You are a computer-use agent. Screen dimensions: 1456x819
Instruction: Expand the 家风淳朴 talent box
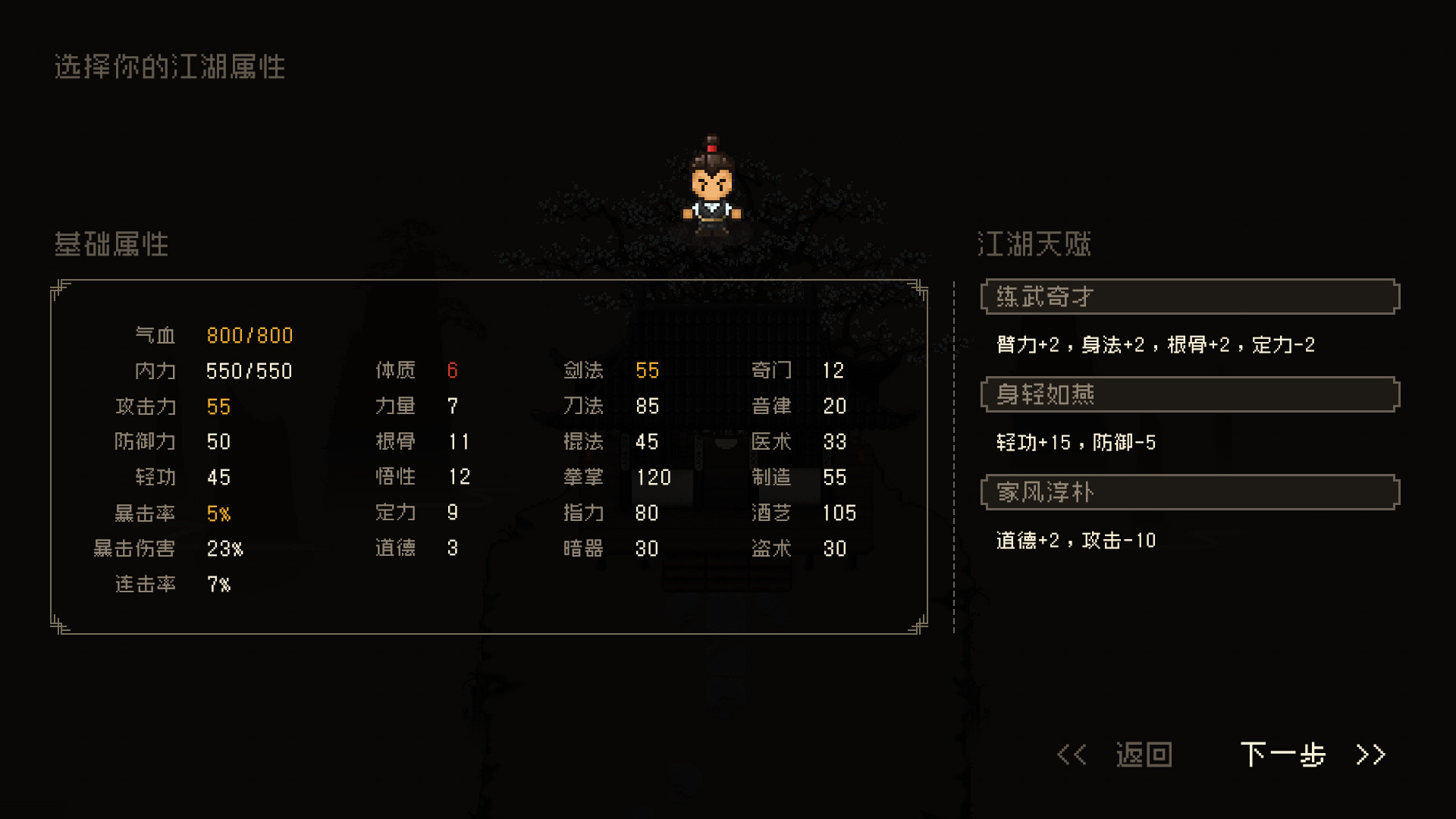(x=1191, y=492)
